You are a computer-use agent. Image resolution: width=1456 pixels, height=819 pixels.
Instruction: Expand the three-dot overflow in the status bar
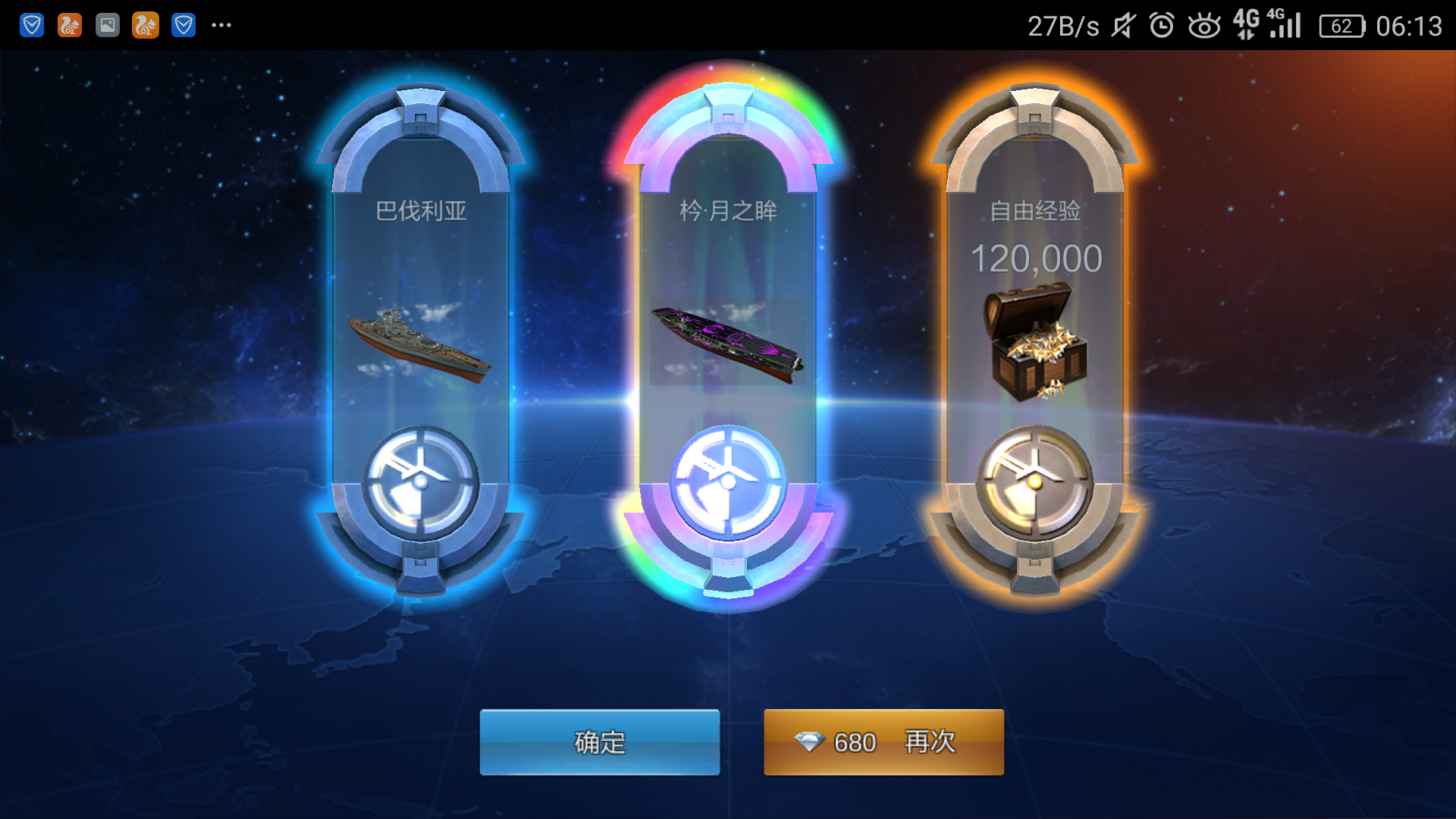pyautogui.click(x=221, y=25)
